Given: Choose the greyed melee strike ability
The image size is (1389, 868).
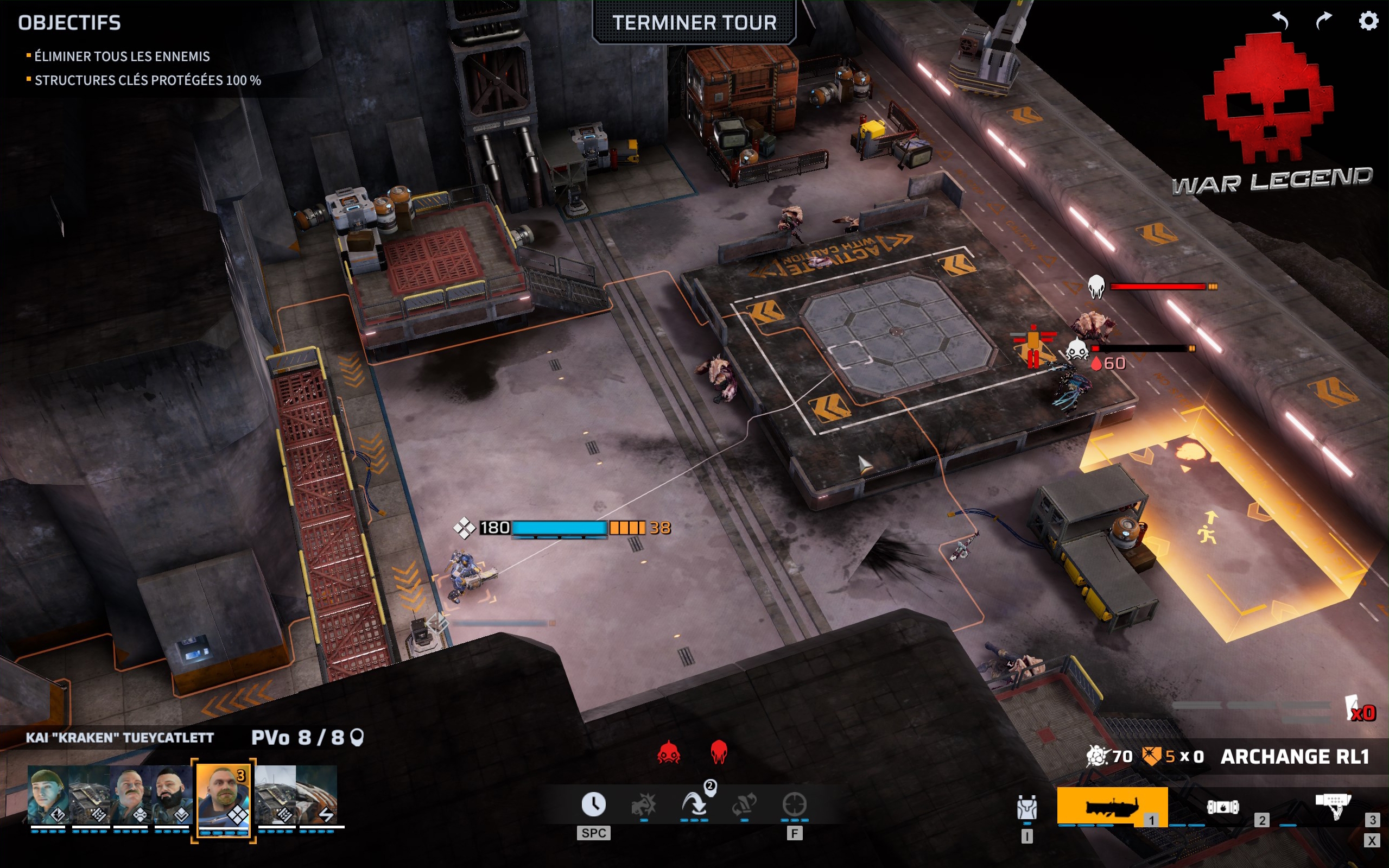Looking at the screenshot, I should 644,804.
